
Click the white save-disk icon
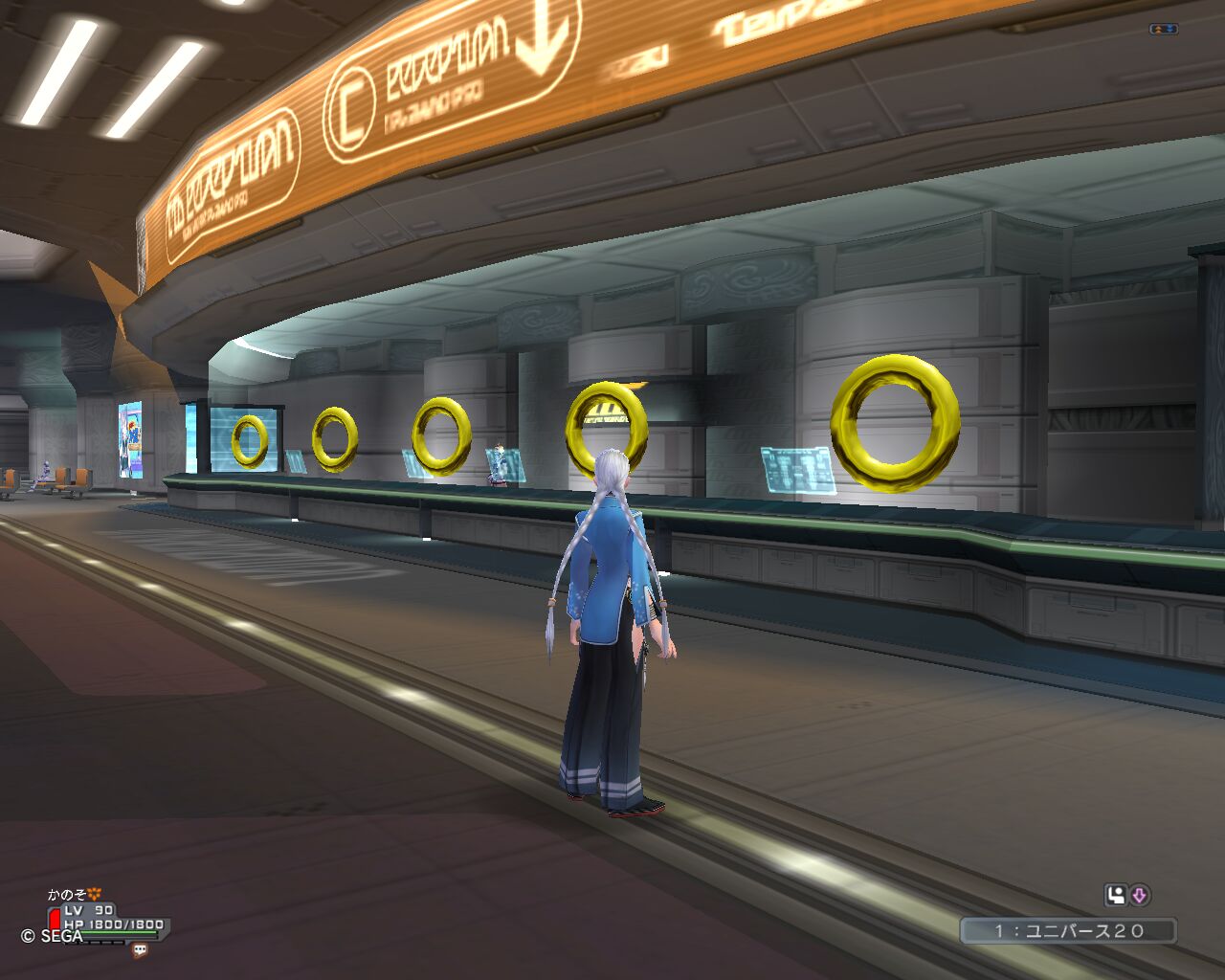1116,896
